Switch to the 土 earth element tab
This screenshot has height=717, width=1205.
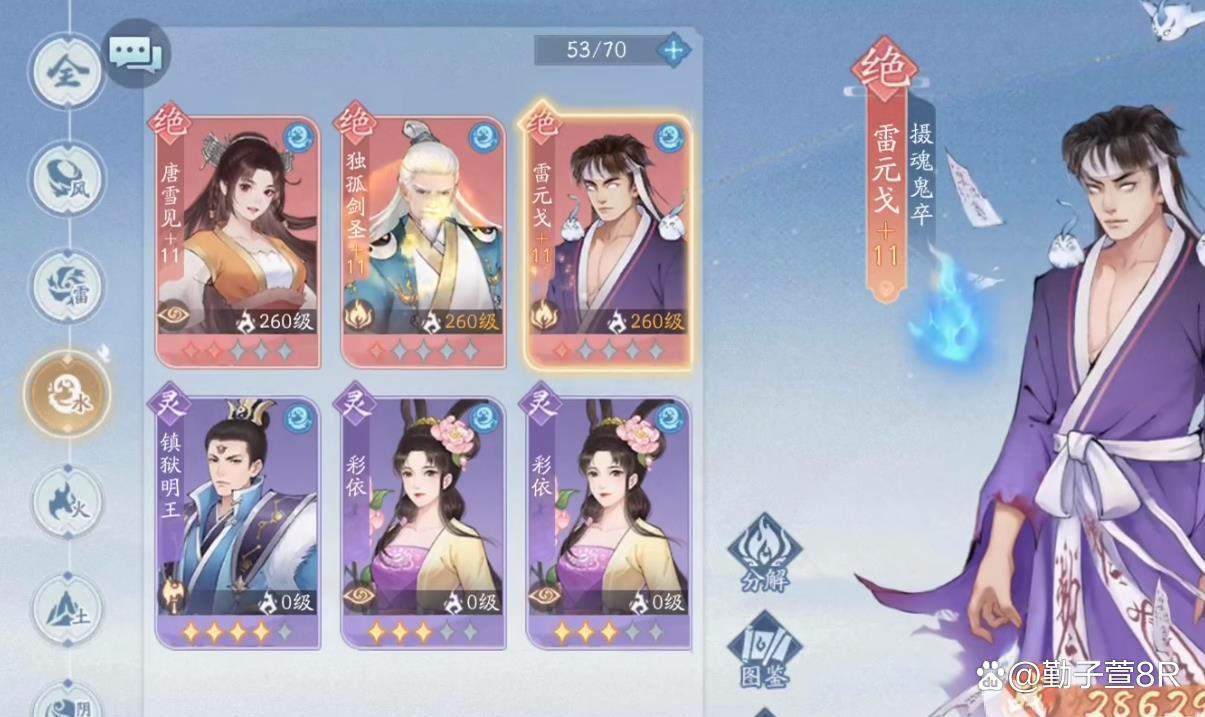point(66,608)
